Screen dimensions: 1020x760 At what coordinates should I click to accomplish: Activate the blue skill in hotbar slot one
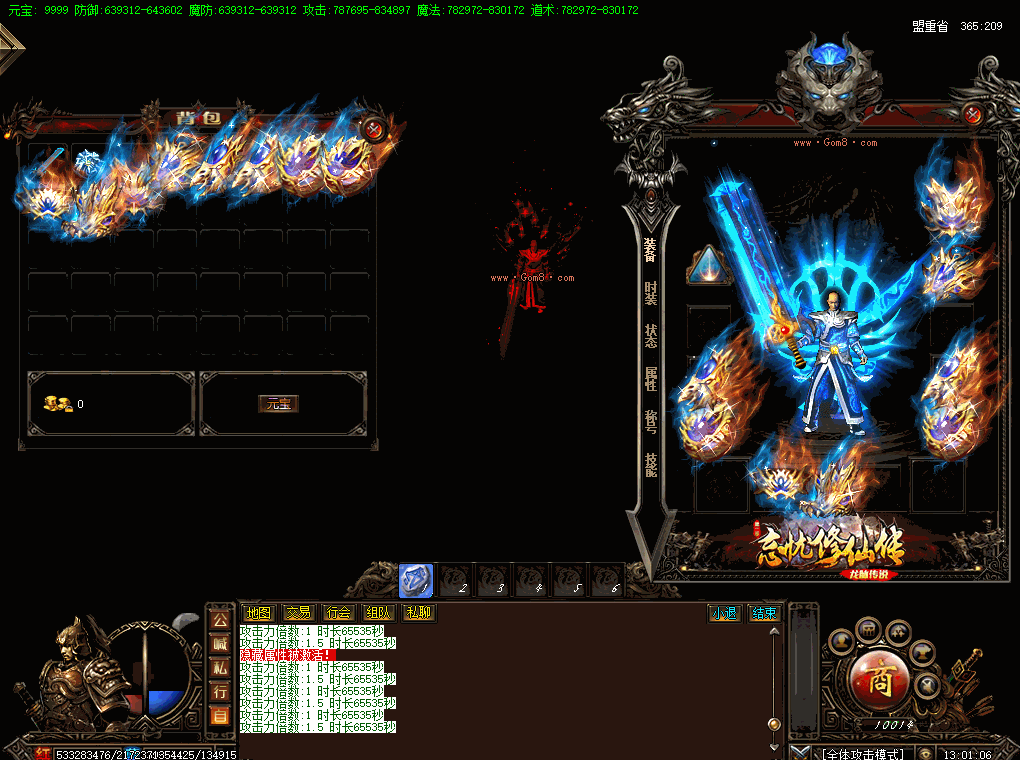pyautogui.click(x=416, y=581)
